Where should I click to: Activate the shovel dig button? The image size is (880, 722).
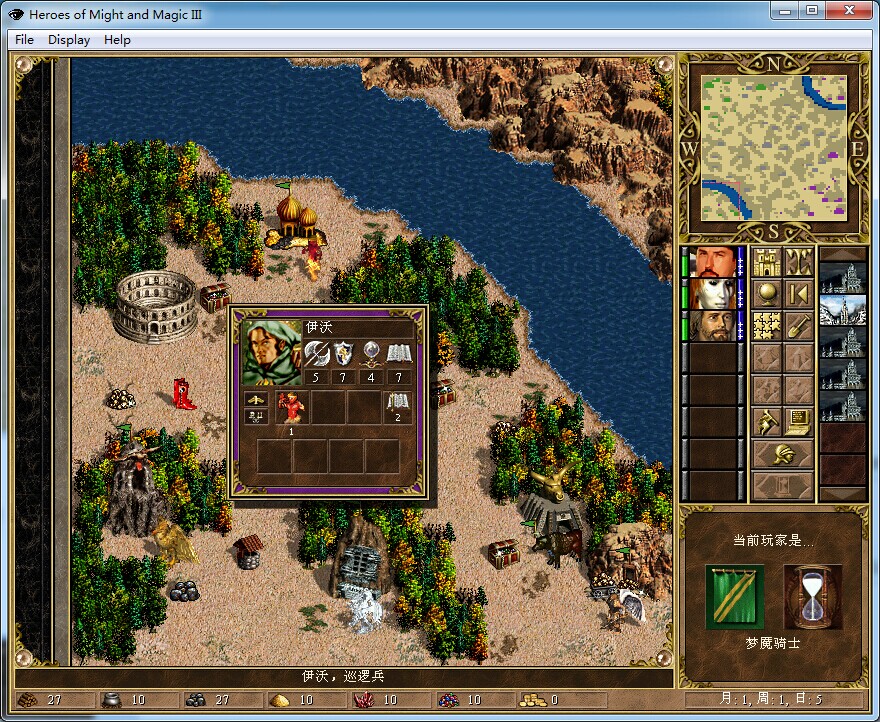798,326
